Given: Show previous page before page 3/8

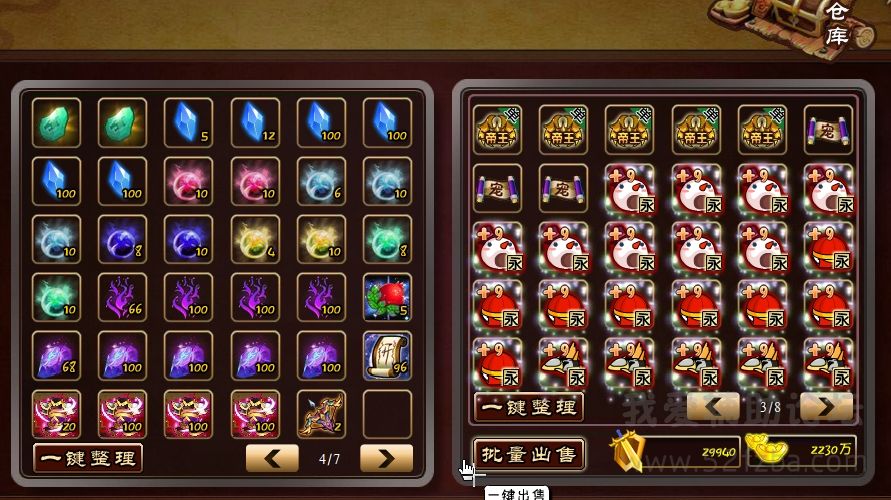Looking at the screenshot, I should (713, 406).
